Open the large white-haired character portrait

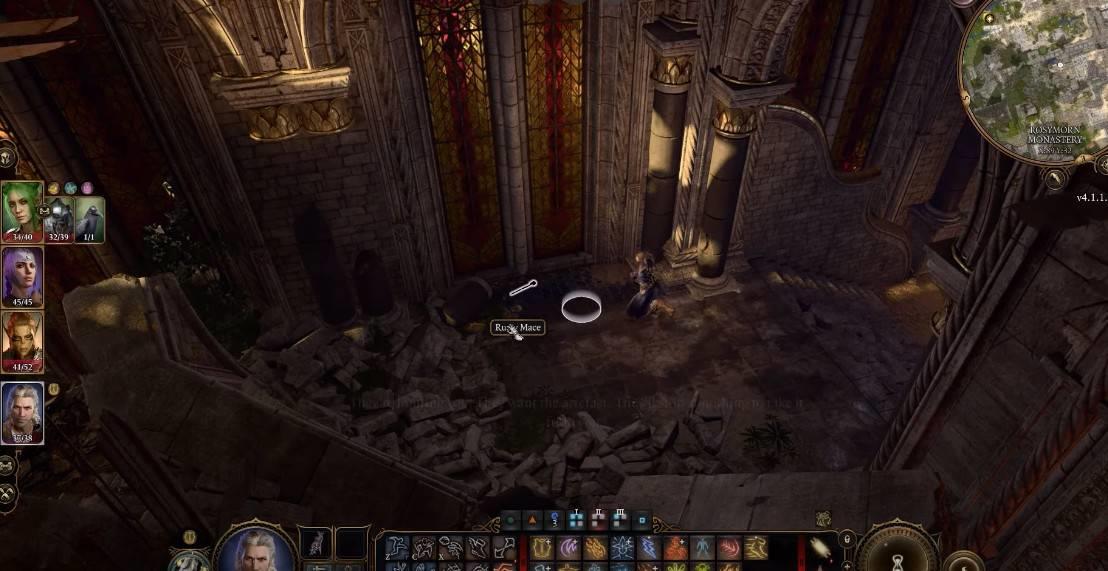pos(255,548)
